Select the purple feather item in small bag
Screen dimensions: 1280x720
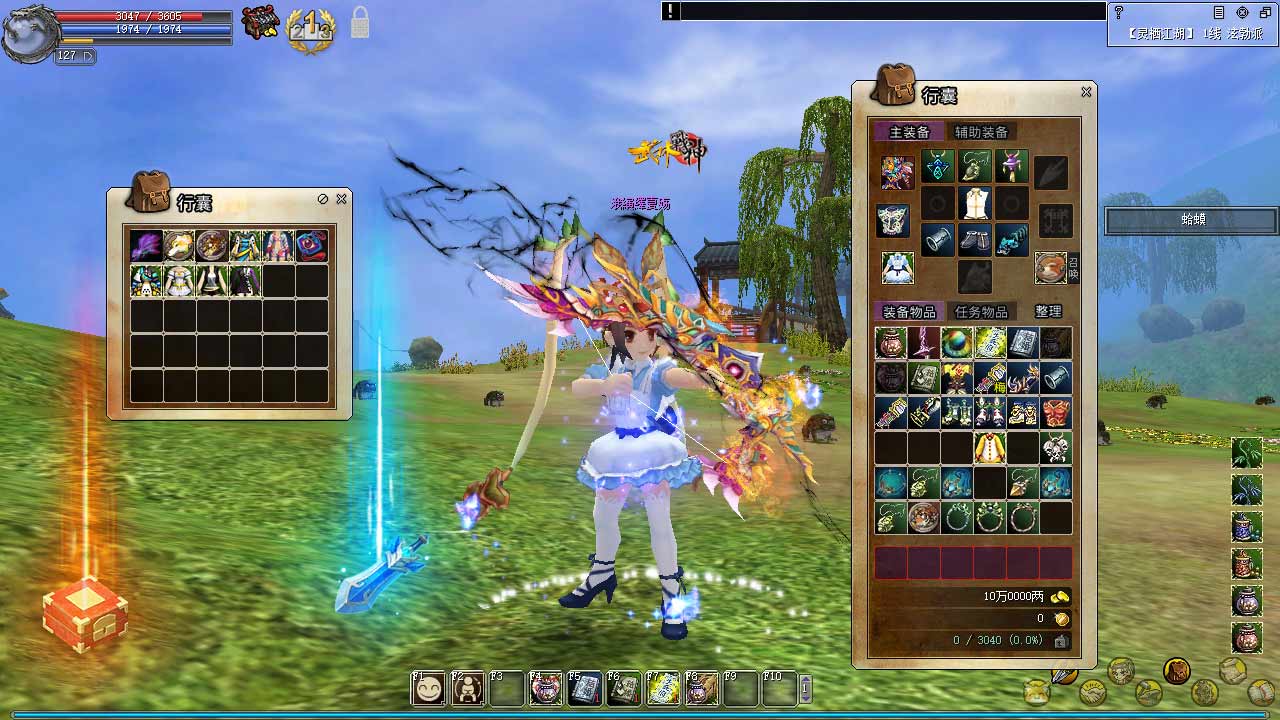(146, 246)
